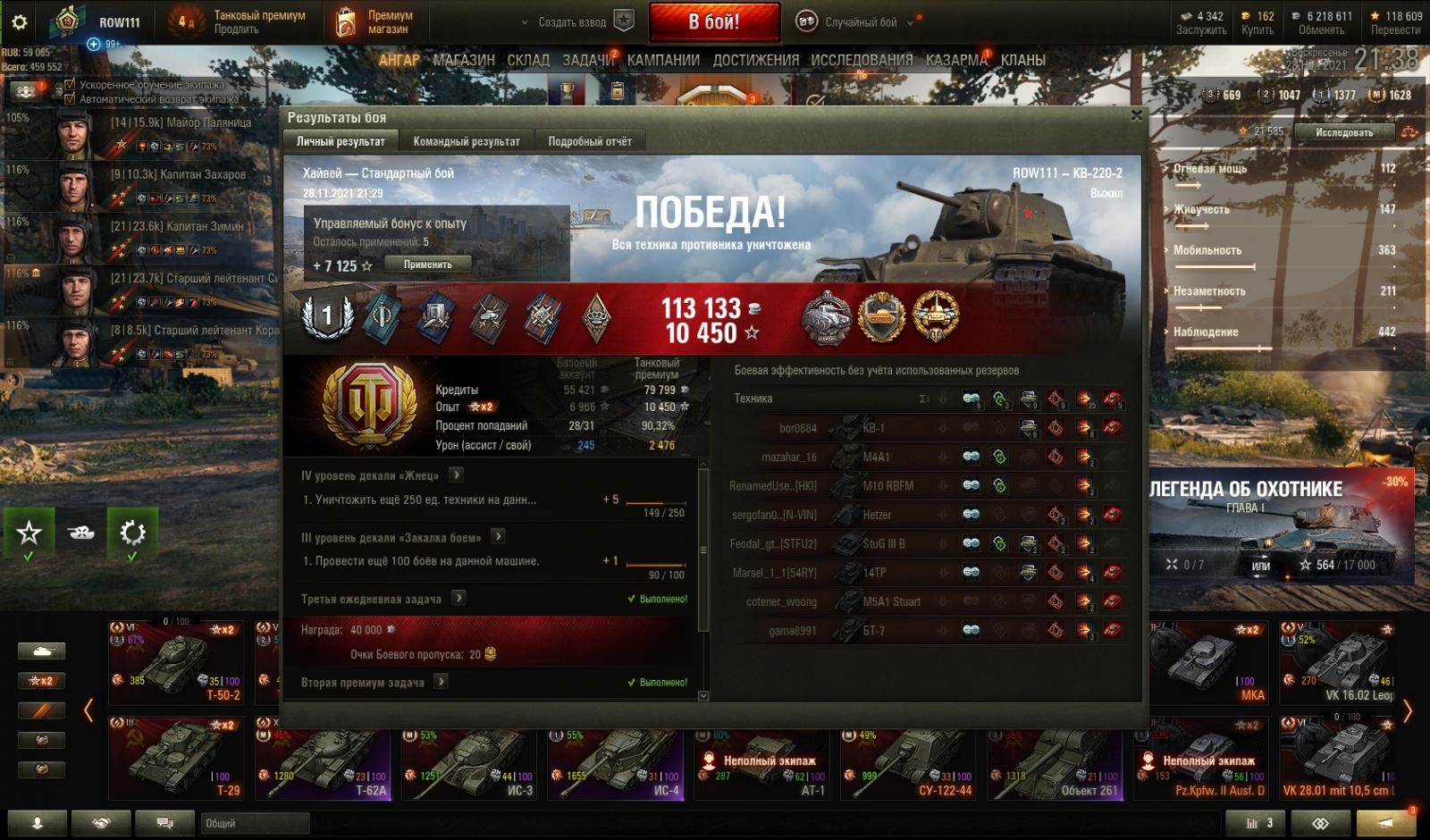Toggle «Ускоренное обучение экипажа» checkbox
Image resolution: width=1430 pixels, height=840 pixels.
[70, 85]
